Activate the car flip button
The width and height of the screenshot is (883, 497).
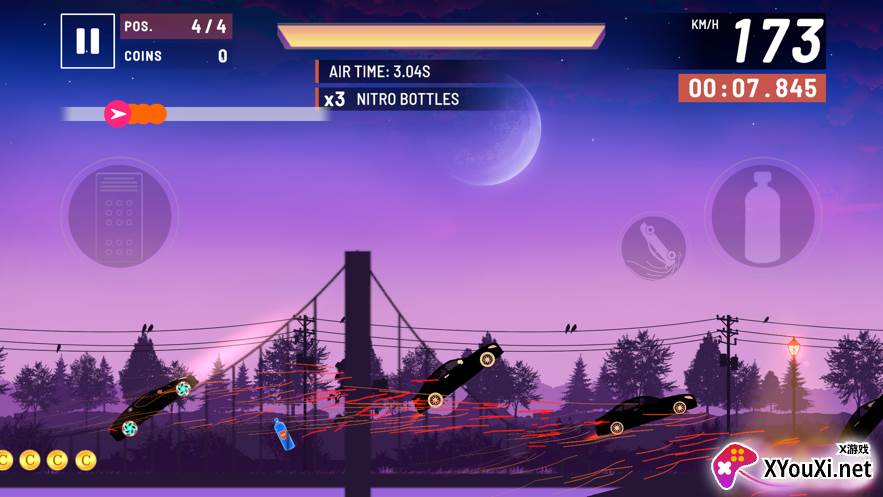coord(653,247)
